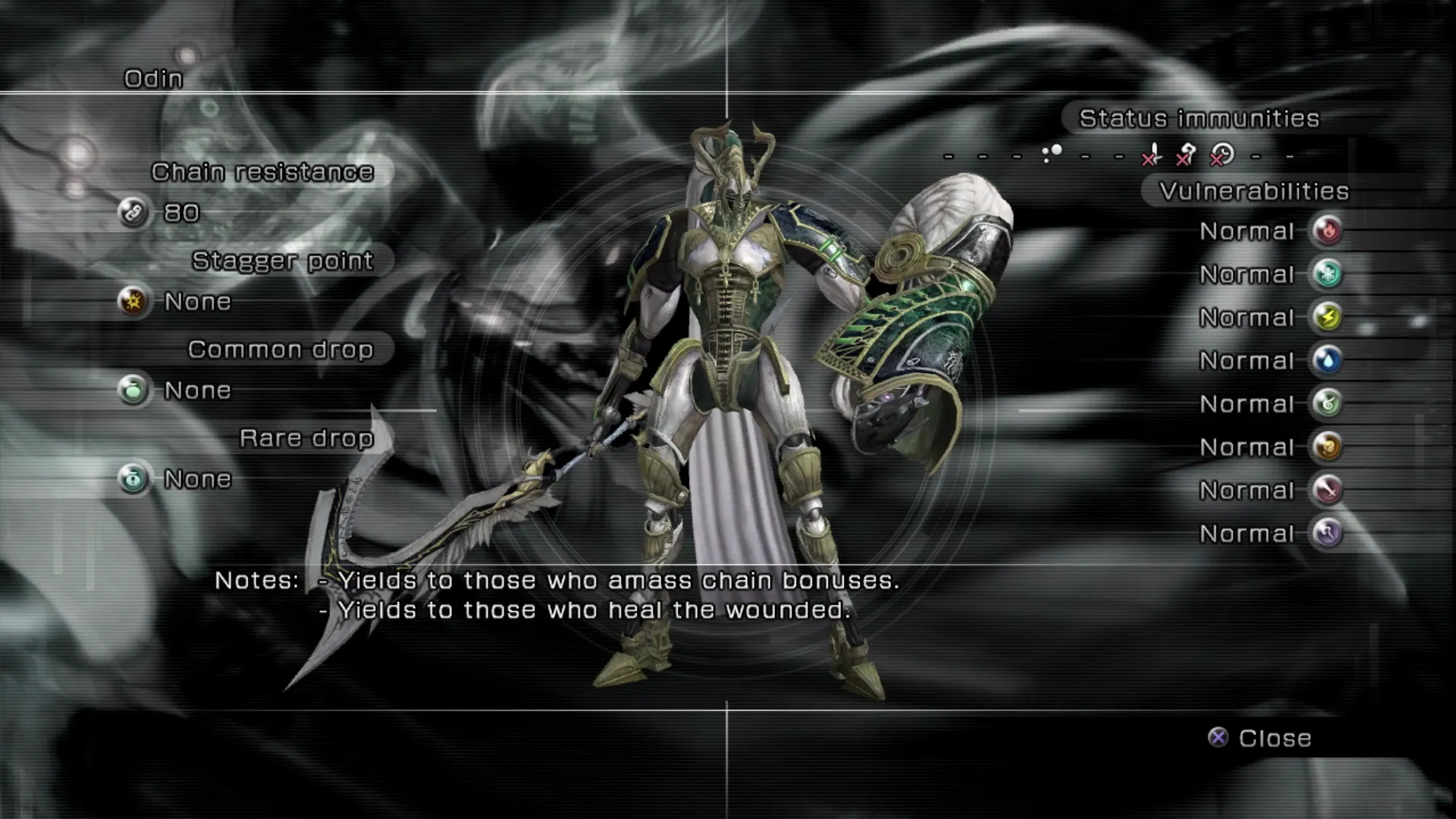1456x819 pixels.
Task: Click the common drop pouch icon
Action: coord(133,391)
